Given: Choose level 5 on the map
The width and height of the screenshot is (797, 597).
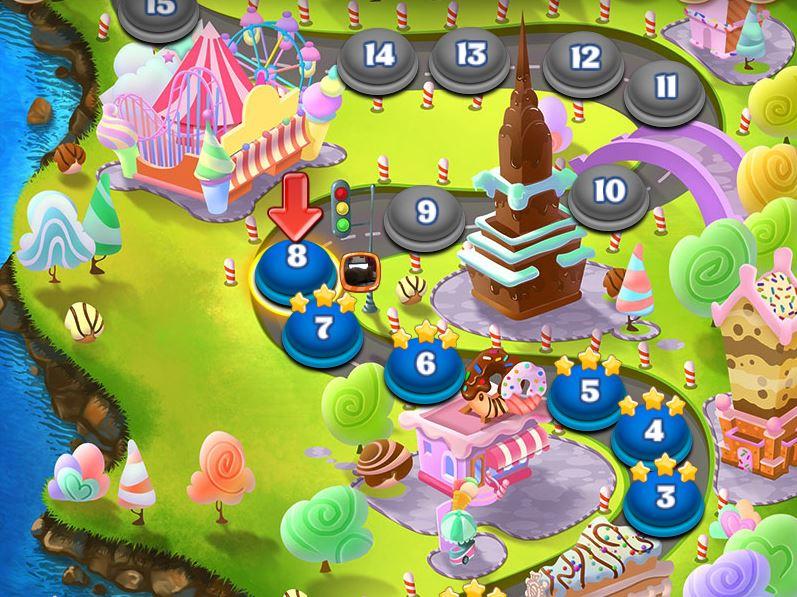Looking at the screenshot, I should tap(589, 392).
